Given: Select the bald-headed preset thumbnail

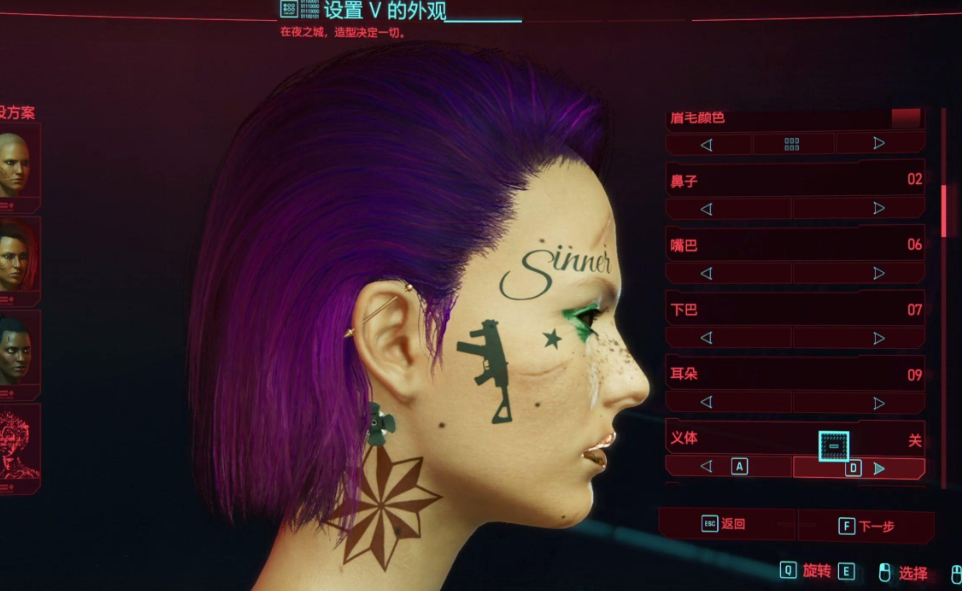Looking at the screenshot, I should (x=14, y=164).
